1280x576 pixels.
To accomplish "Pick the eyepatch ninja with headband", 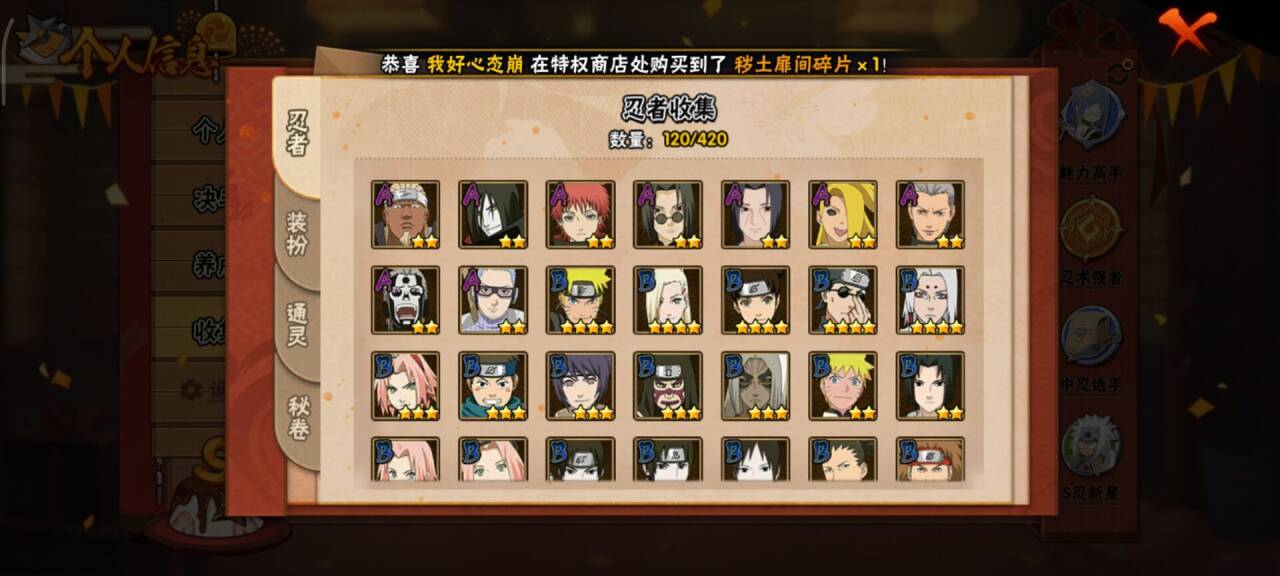I will [843, 299].
